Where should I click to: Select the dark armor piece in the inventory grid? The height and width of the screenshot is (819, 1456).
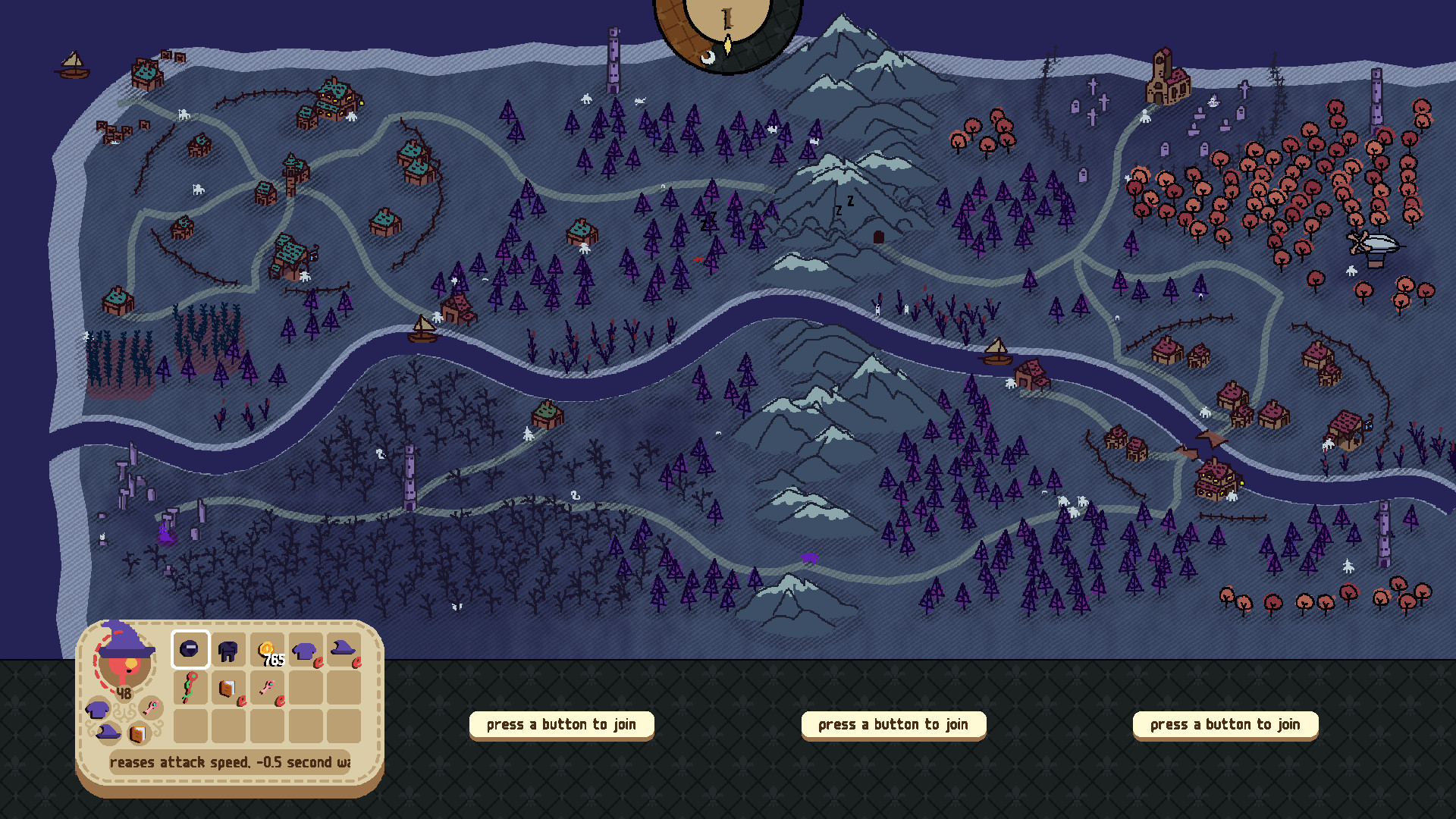pos(227,651)
